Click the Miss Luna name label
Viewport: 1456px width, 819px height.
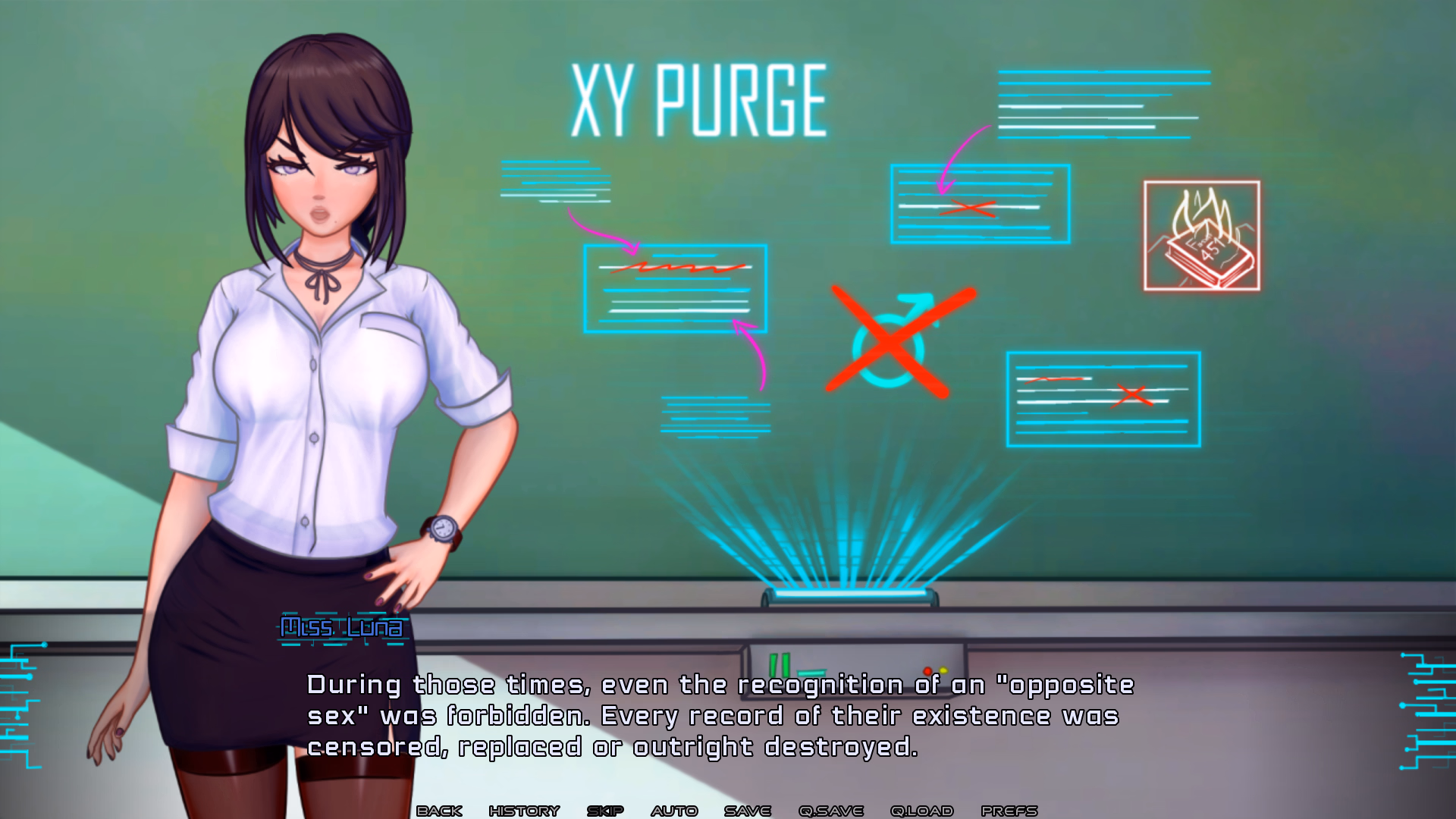pyautogui.click(x=341, y=627)
